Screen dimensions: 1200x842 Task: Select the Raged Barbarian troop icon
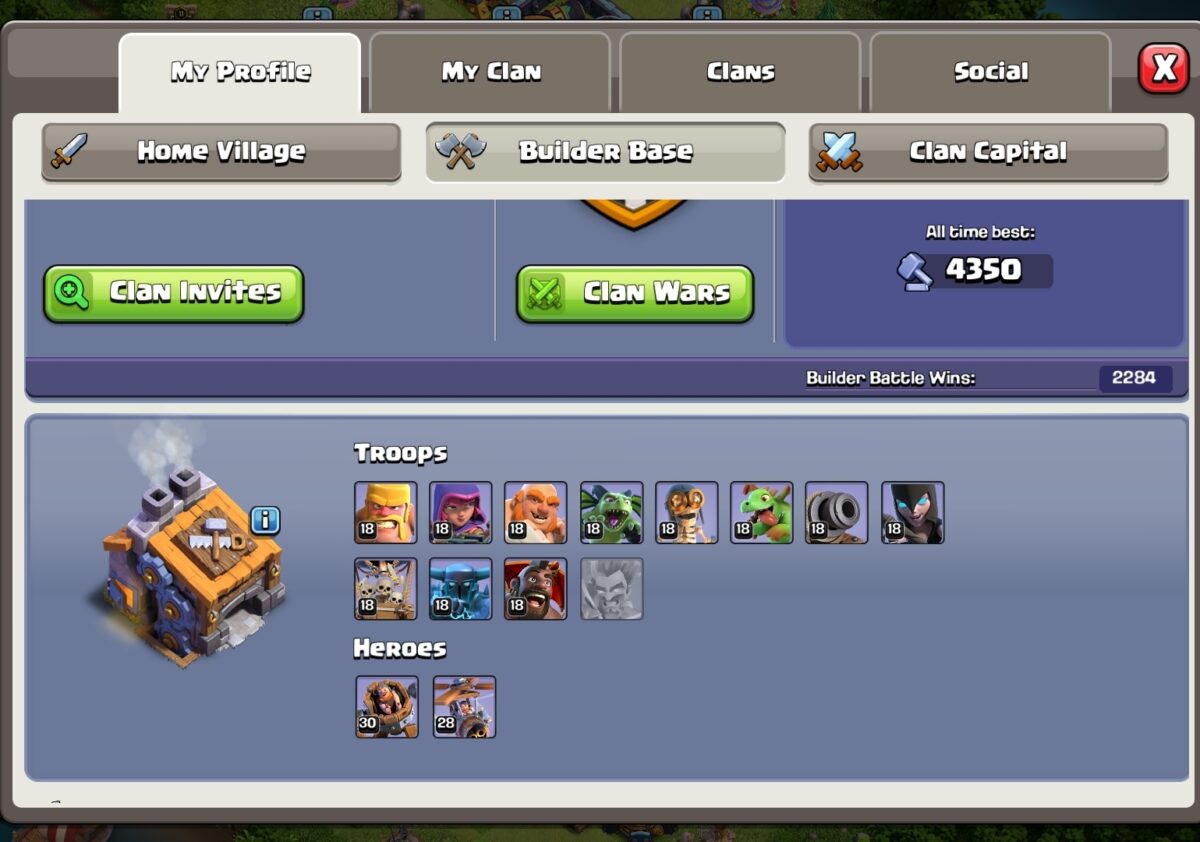(x=386, y=512)
